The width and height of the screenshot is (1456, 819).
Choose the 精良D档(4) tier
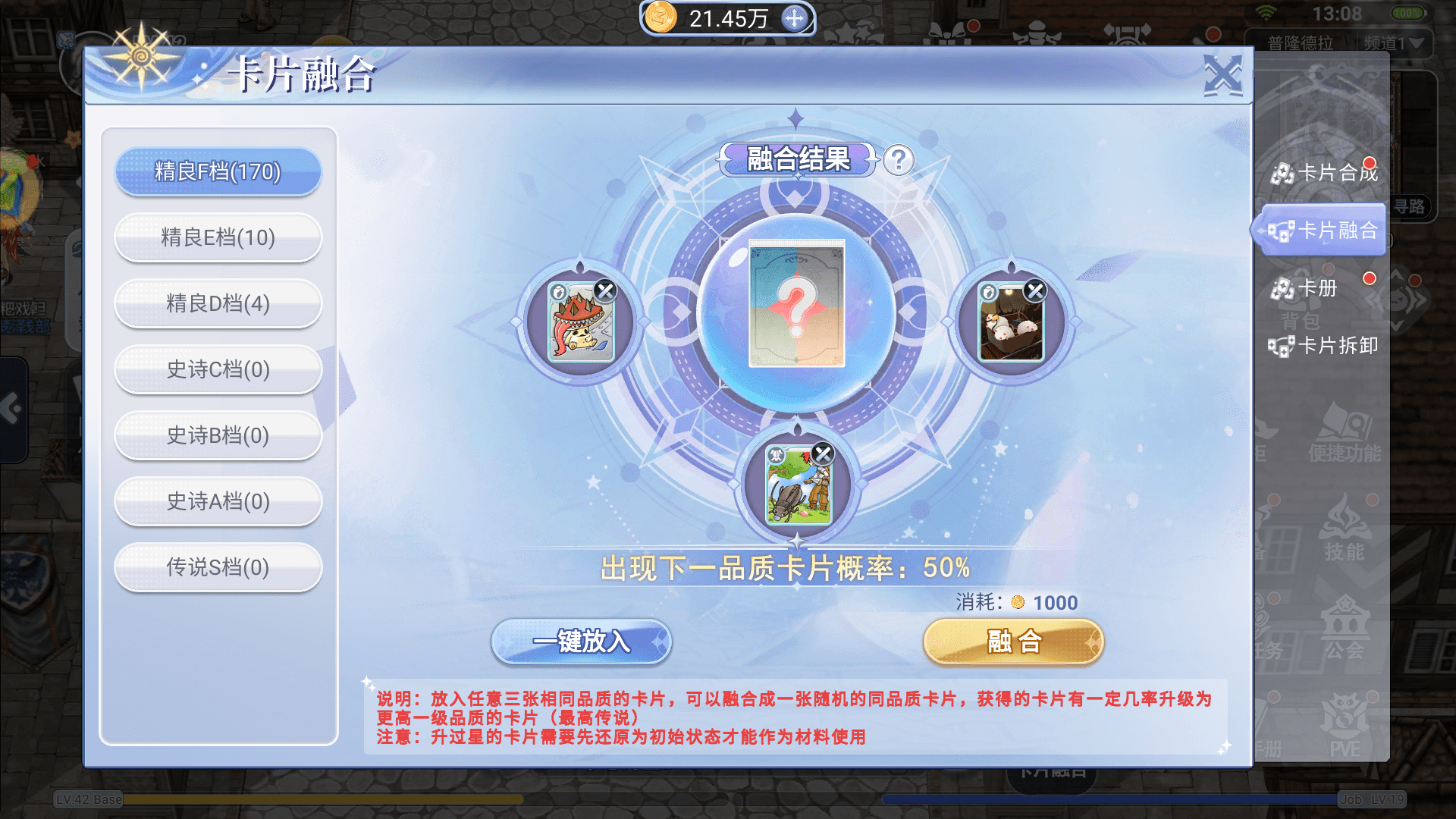coord(218,304)
